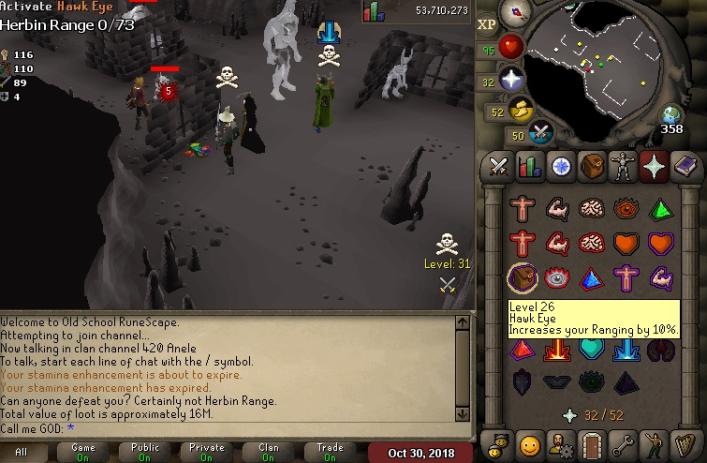This screenshot has width=707, height=463.
Task: Show the Worn Equipment tab
Action: pos(624,167)
